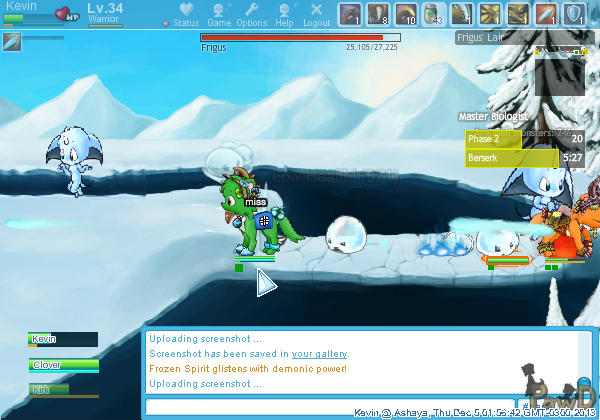600x420 pixels.
Task: Select the Kevin party member bar
Action: point(64,339)
